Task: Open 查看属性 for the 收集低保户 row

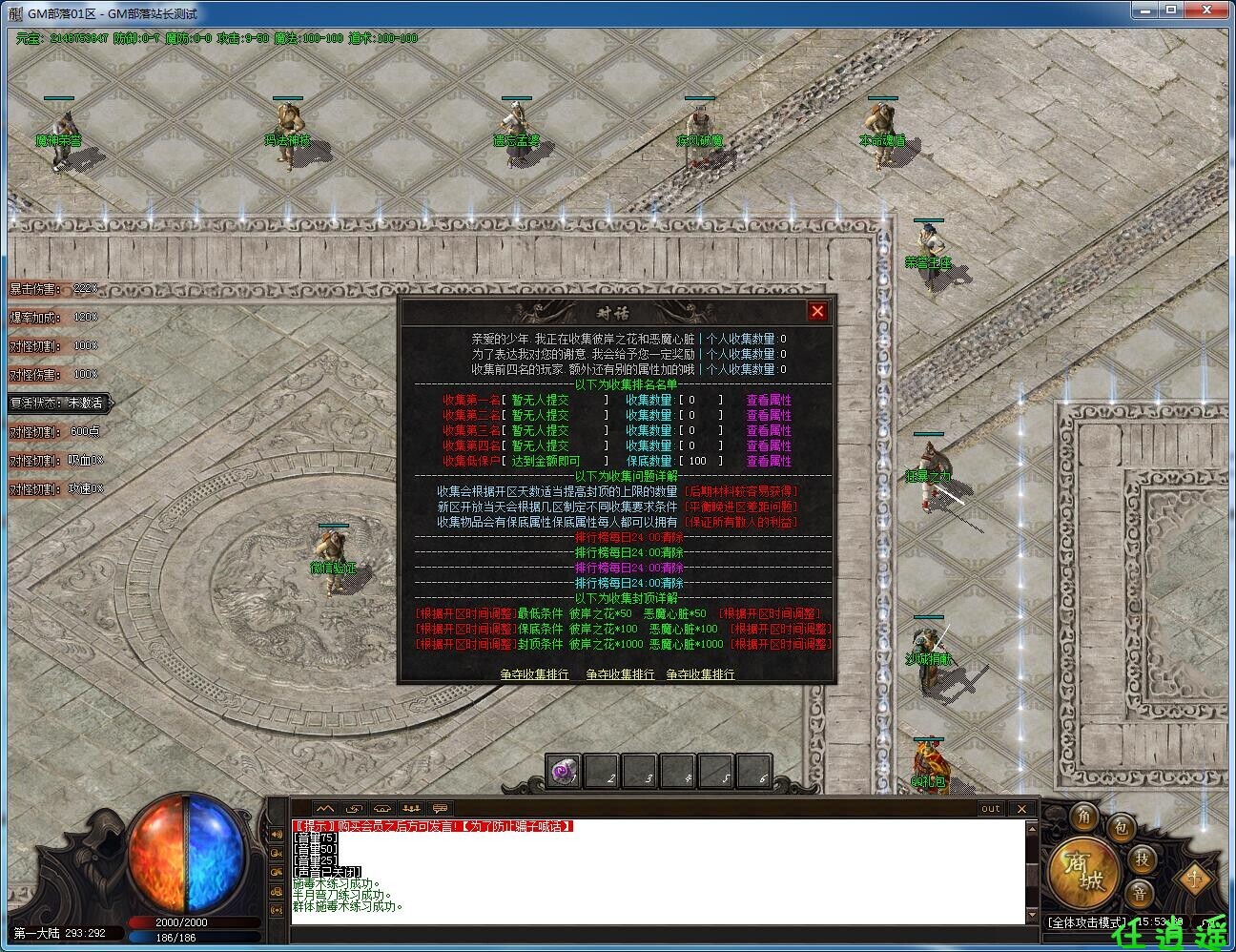Action: coord(768,461)
